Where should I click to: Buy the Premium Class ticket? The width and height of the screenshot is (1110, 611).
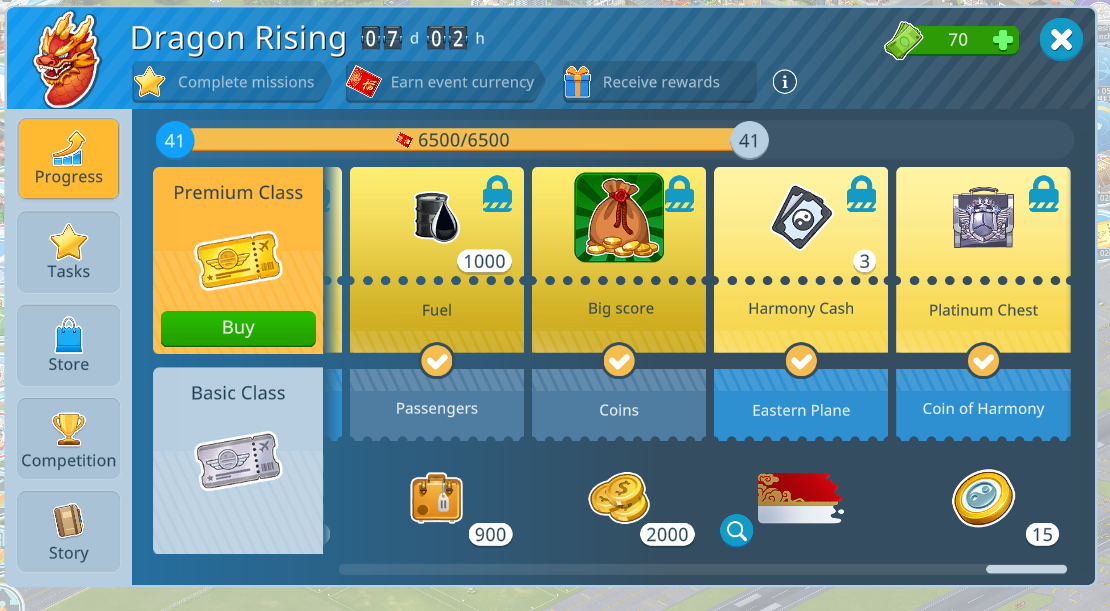click(238, 328)
